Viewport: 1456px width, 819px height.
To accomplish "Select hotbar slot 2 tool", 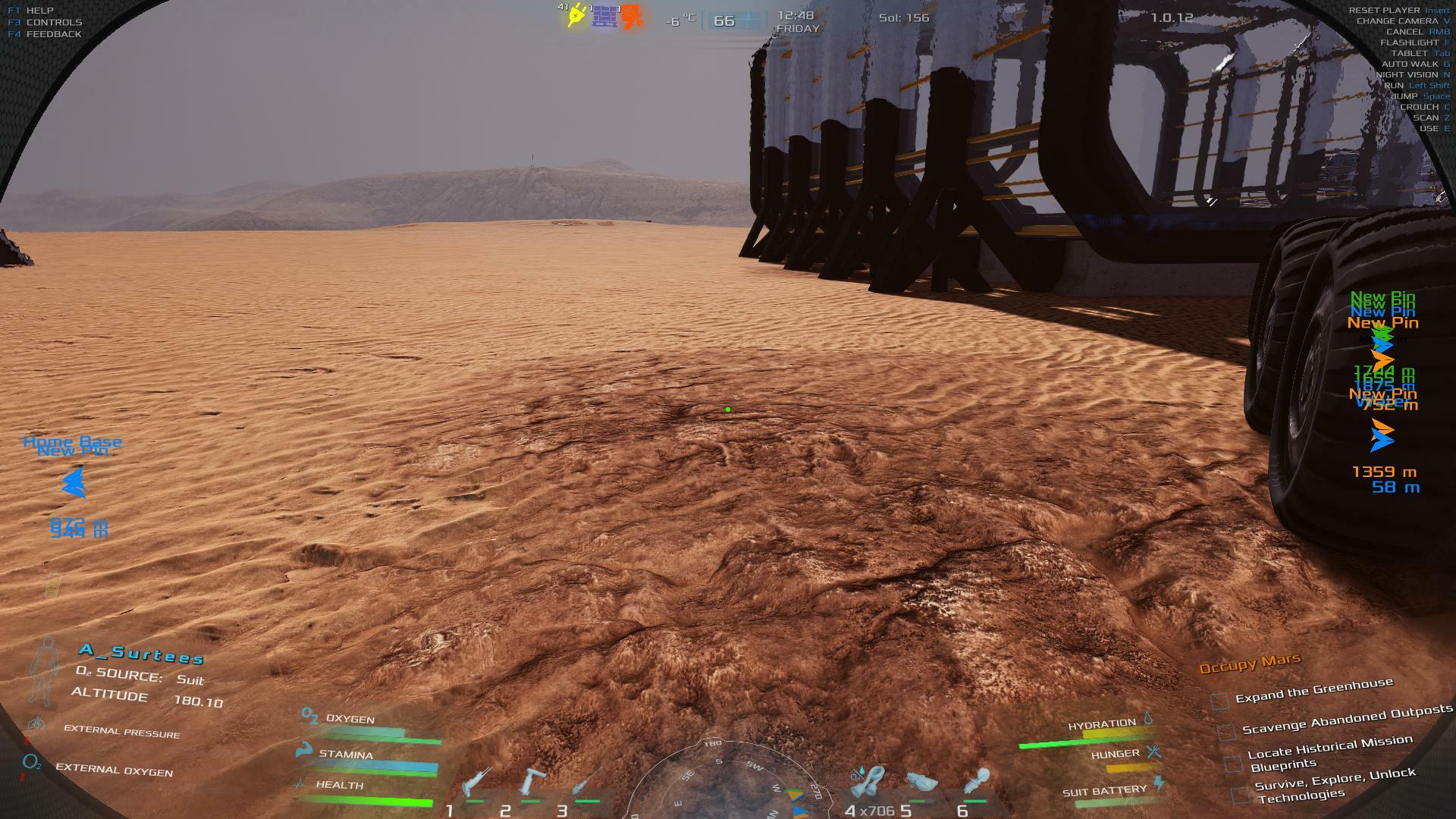I will coord(531,782).
